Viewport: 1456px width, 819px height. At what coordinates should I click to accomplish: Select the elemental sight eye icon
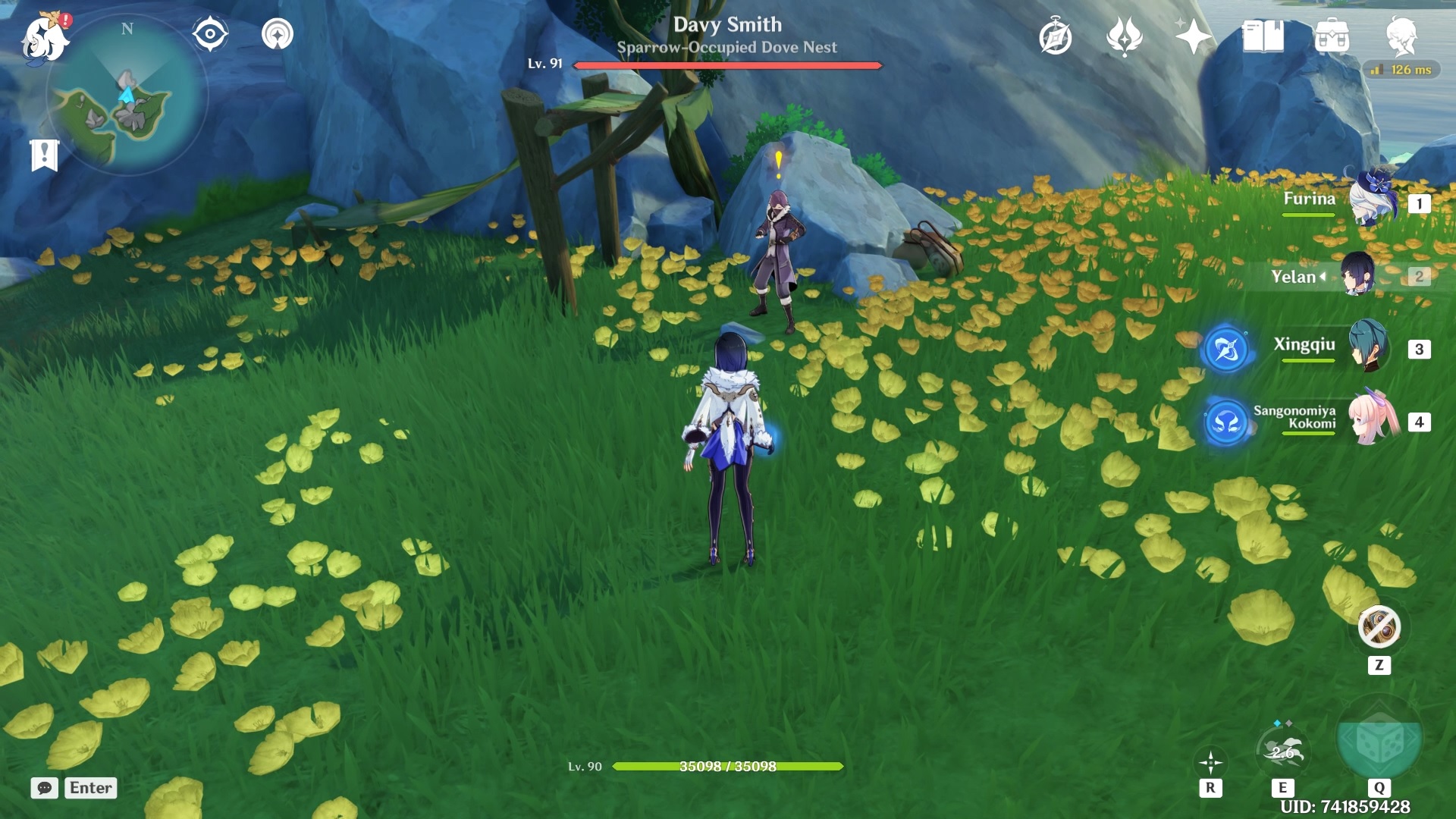coord(209,33)
